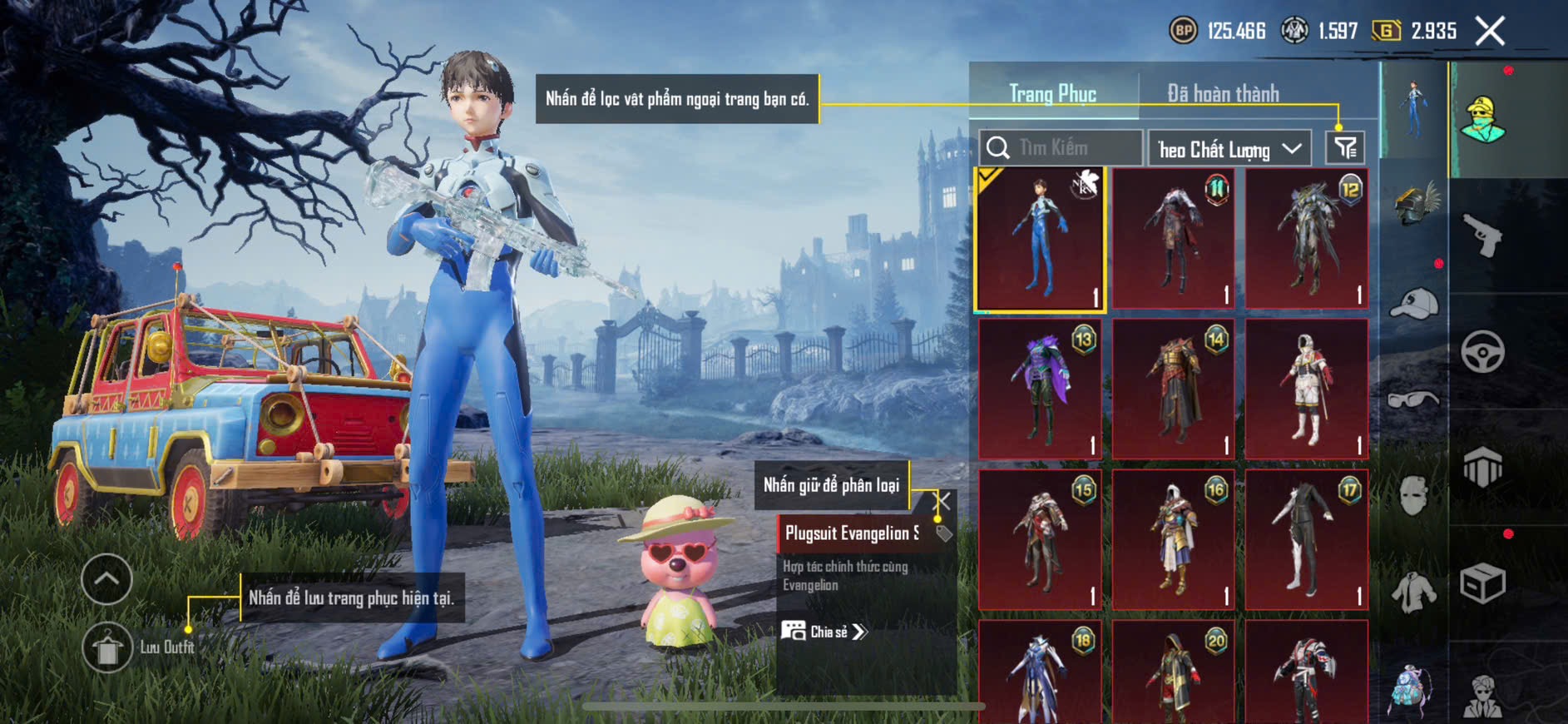Image resolution: width=1568 pixels, height=724 pixels.
Task: Select the blue Evangelion plugsuit outfit
Action: coord(1040,240)
